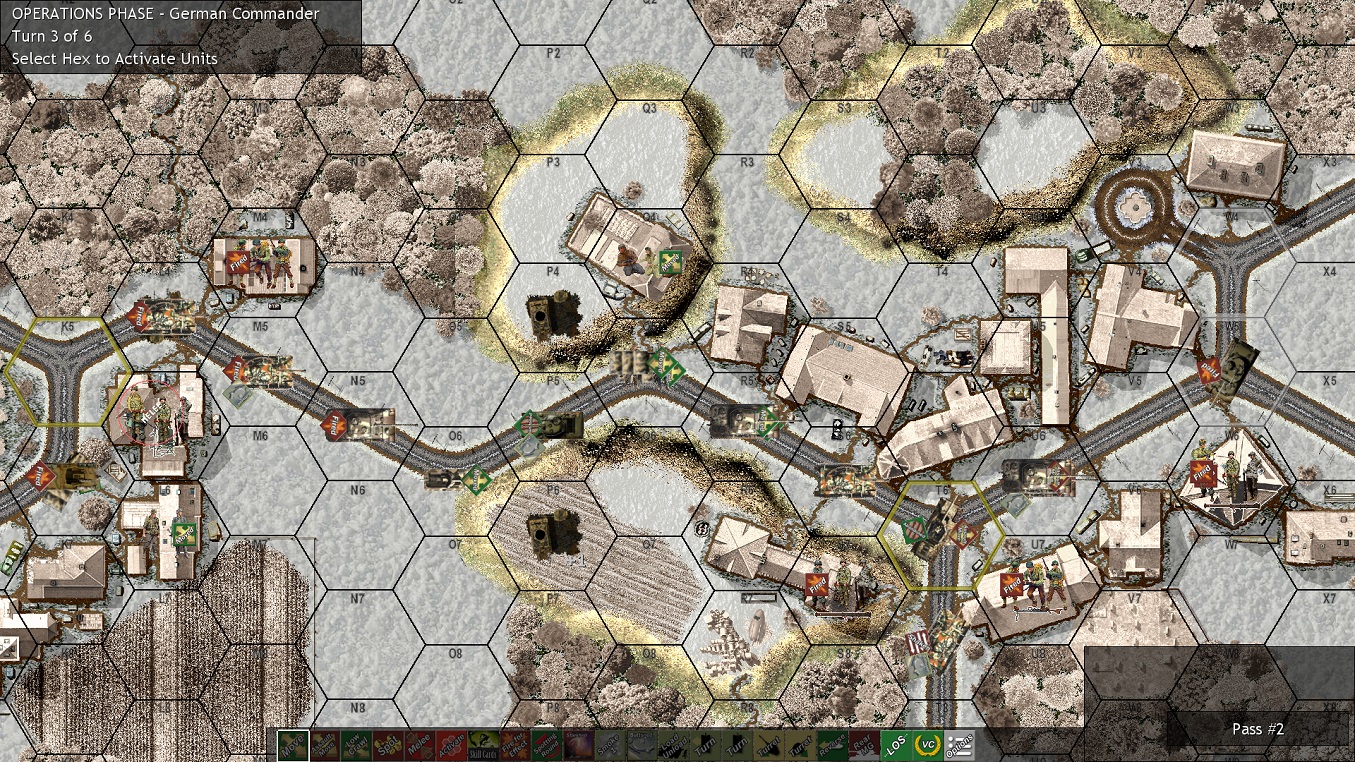Select the Load Unload command icon
Image resolution: width=1355 pixels, height=762 pixels.
675,744
